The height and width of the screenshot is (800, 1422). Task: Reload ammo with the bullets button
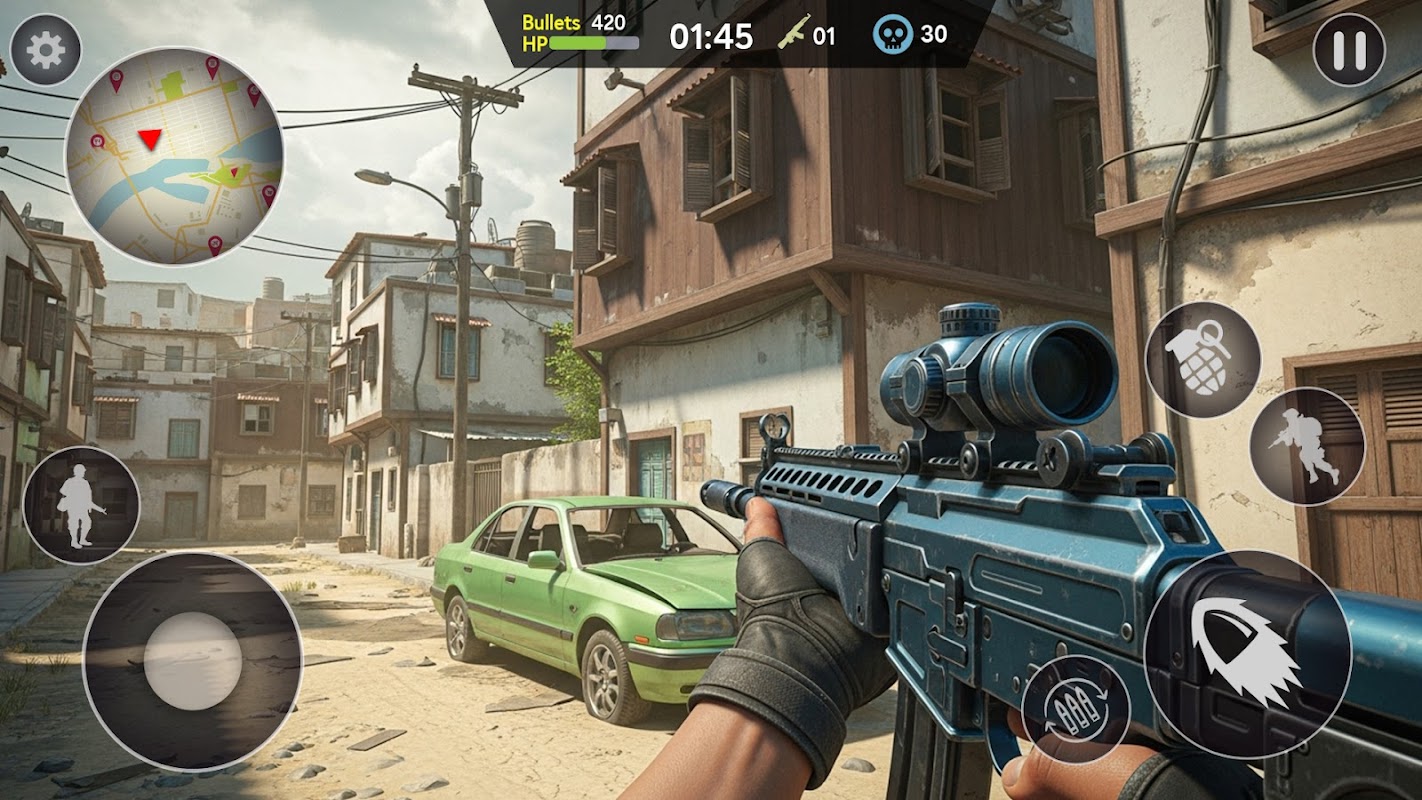coord(1076,709)
